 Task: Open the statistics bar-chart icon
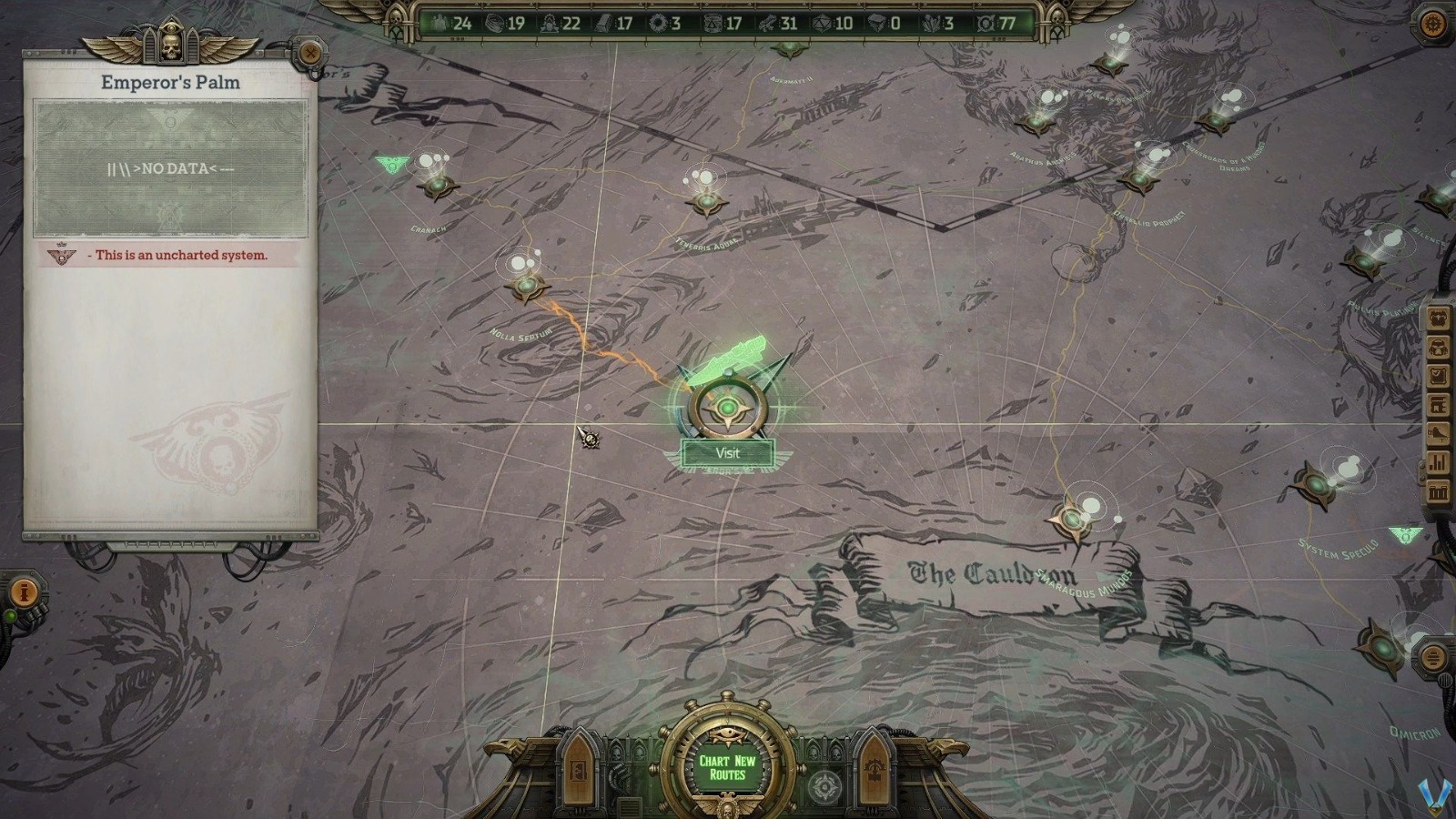tap(1438, 460)
